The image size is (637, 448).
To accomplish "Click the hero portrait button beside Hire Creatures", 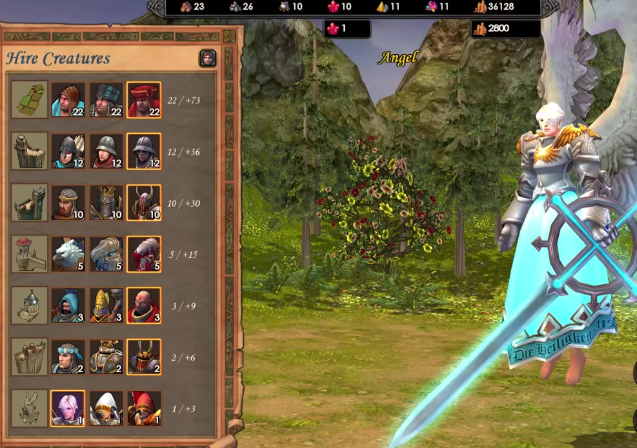I will (207, 58).
